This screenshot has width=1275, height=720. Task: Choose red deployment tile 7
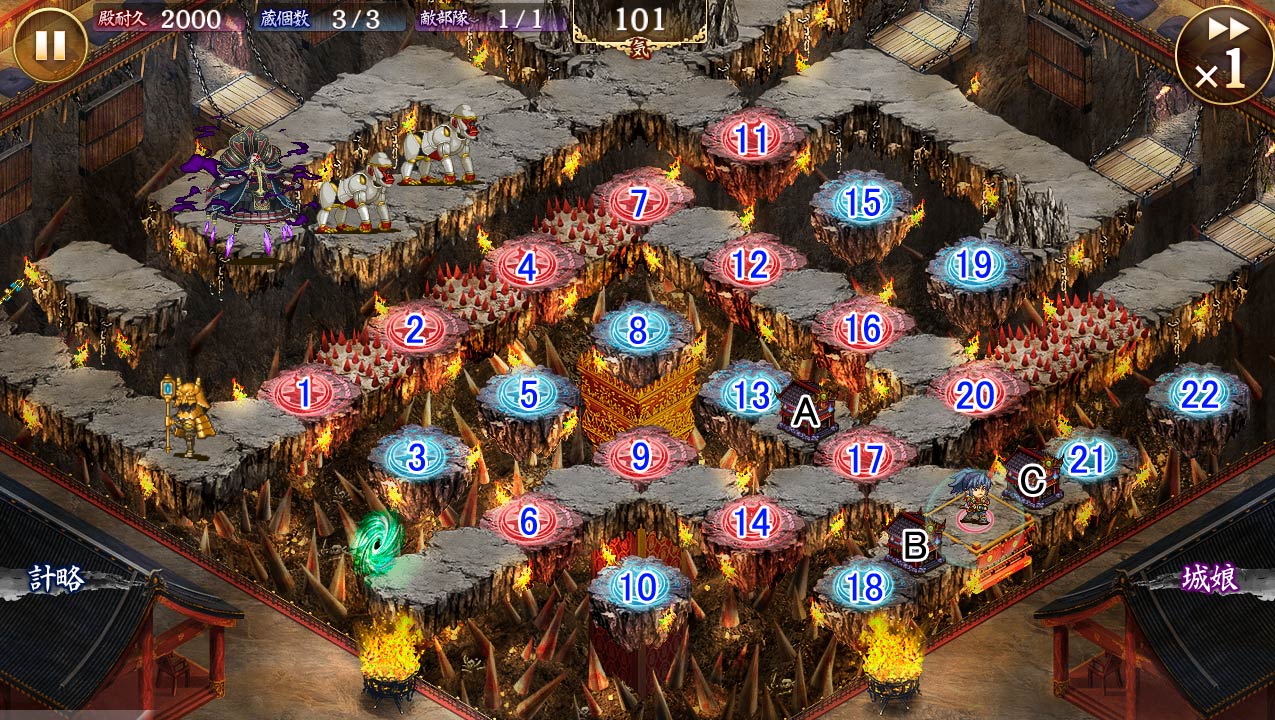click(639, 204)
